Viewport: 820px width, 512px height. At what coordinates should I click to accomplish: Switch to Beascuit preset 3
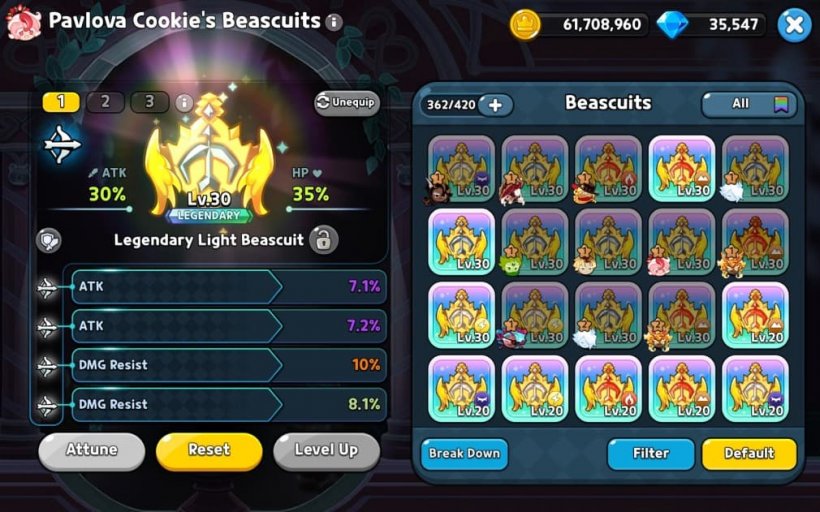[149, 102]
